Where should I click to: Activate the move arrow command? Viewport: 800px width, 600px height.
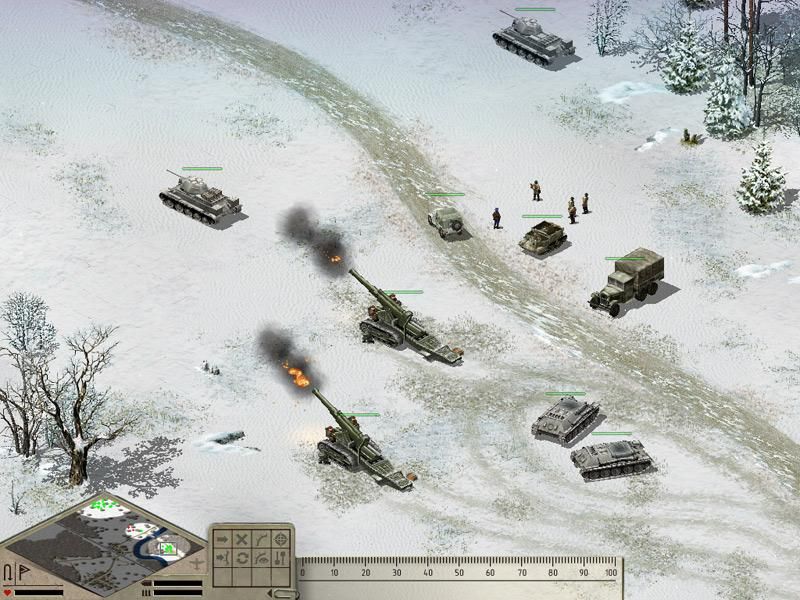tap(221, 538)
